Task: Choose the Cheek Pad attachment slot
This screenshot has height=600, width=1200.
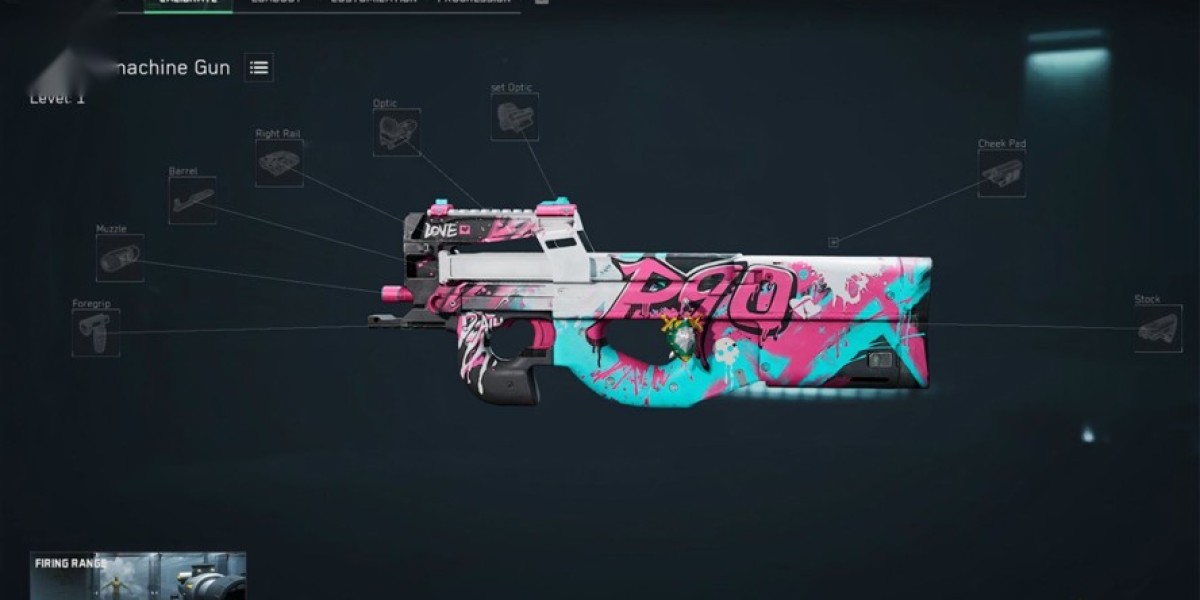Action: click(1001, 173)
